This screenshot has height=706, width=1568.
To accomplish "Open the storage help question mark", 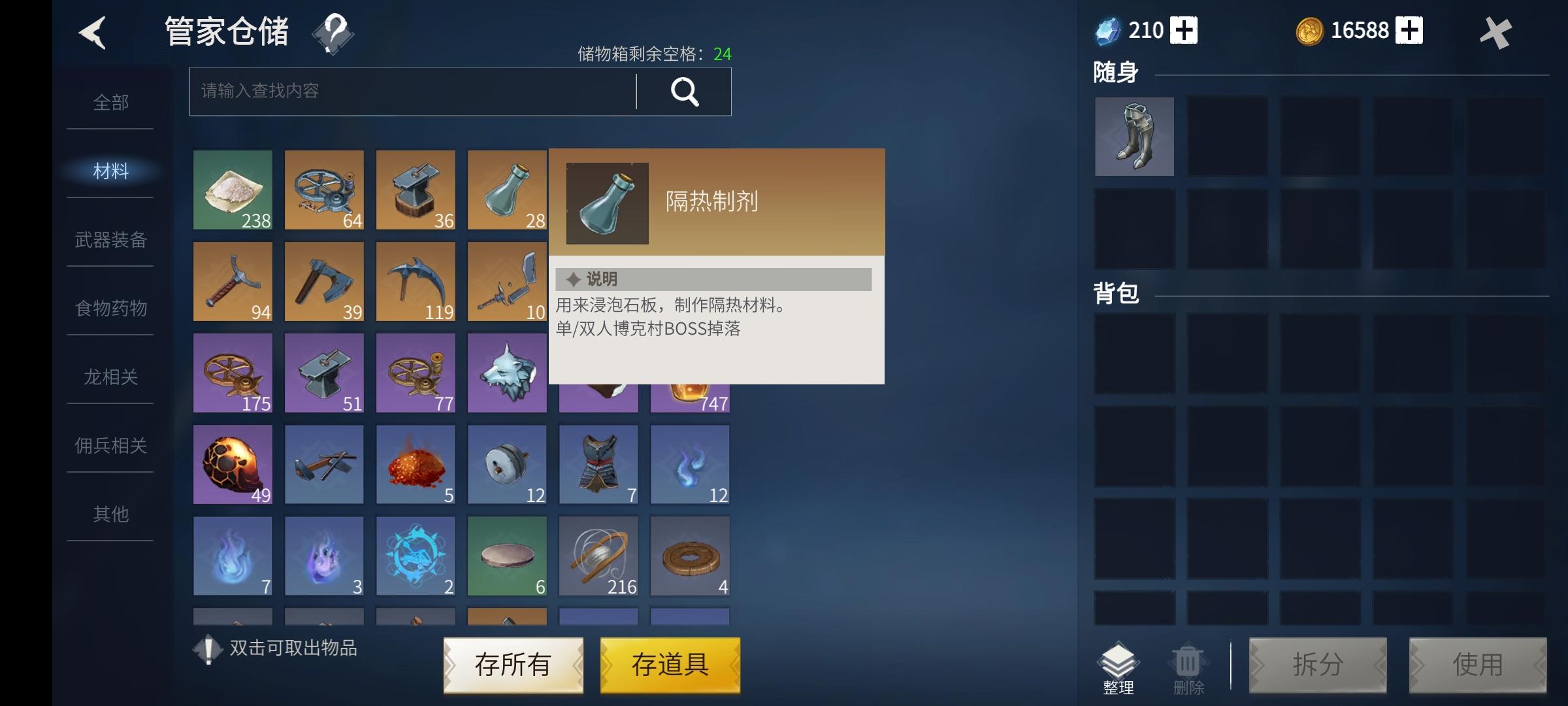I will [333, 33].
